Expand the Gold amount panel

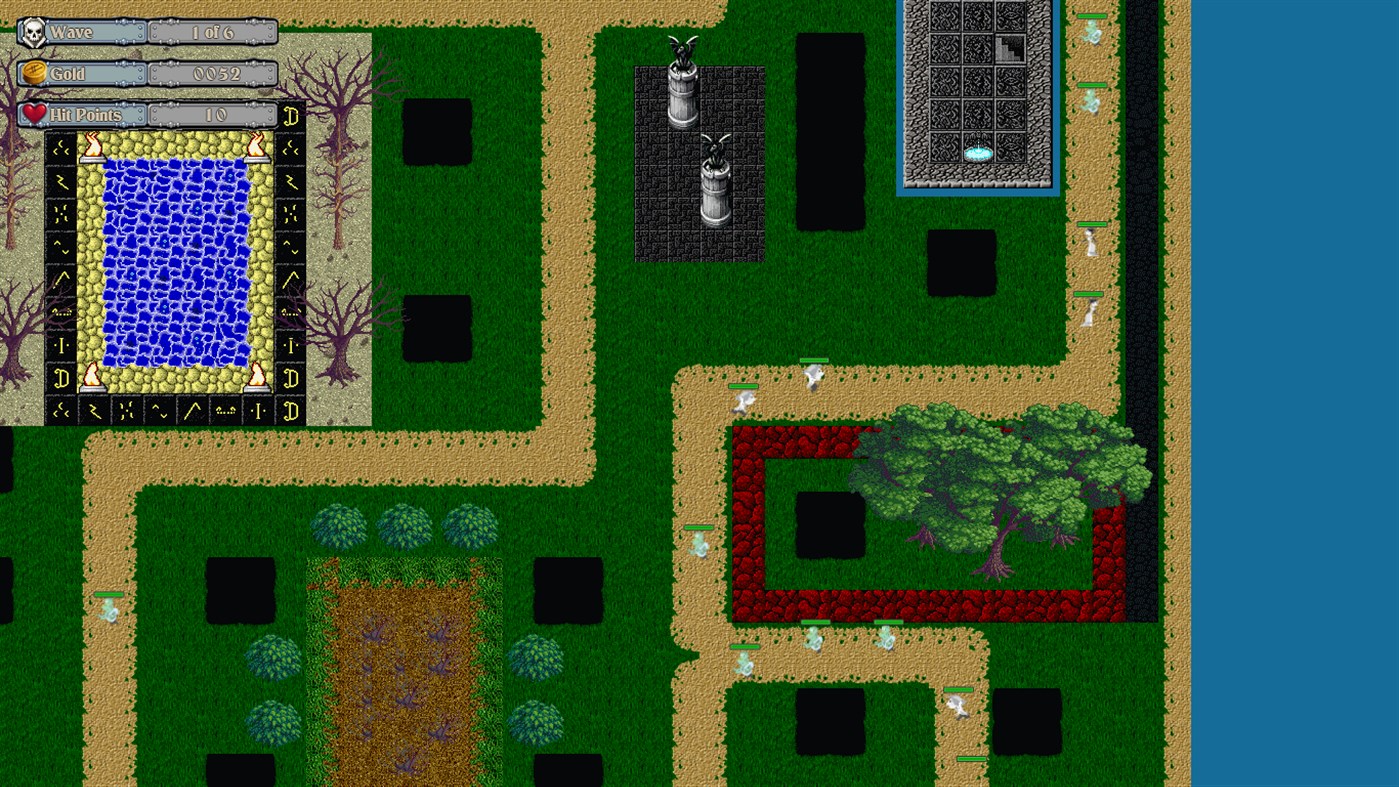(212, 73)
